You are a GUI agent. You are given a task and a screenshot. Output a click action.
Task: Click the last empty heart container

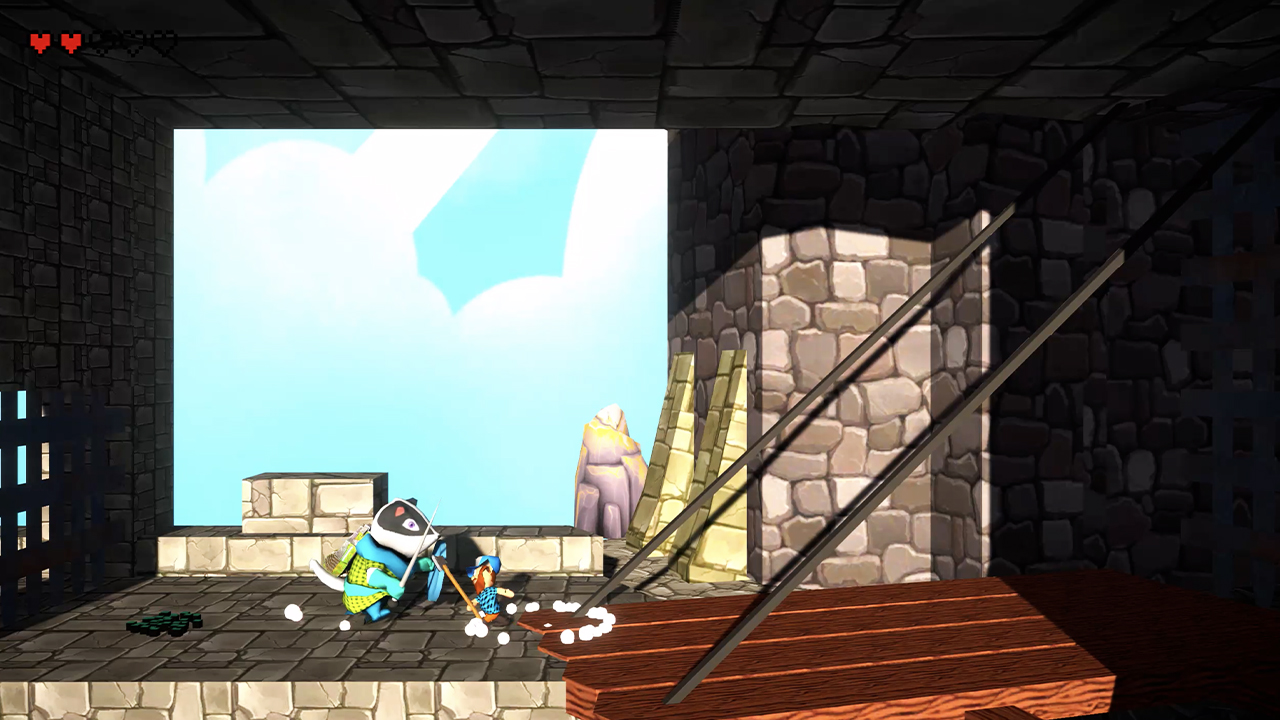pos(165,42)
